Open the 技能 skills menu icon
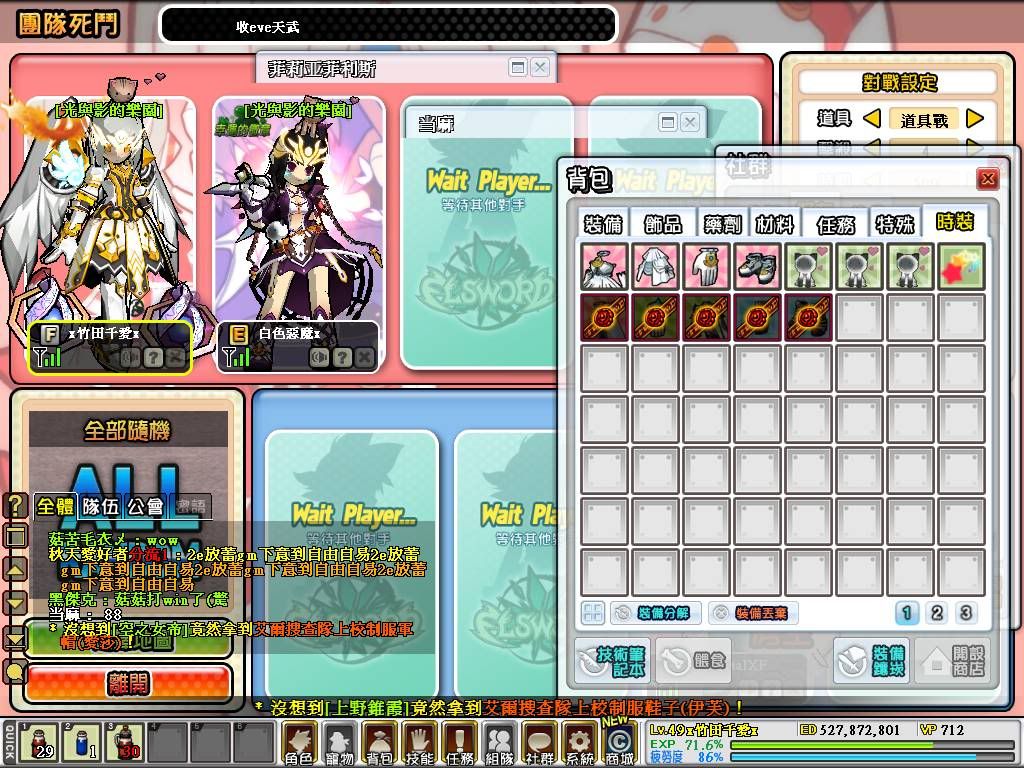Image resolution: width=1024 pixels, height=768 pixels. tap(418, 743)
